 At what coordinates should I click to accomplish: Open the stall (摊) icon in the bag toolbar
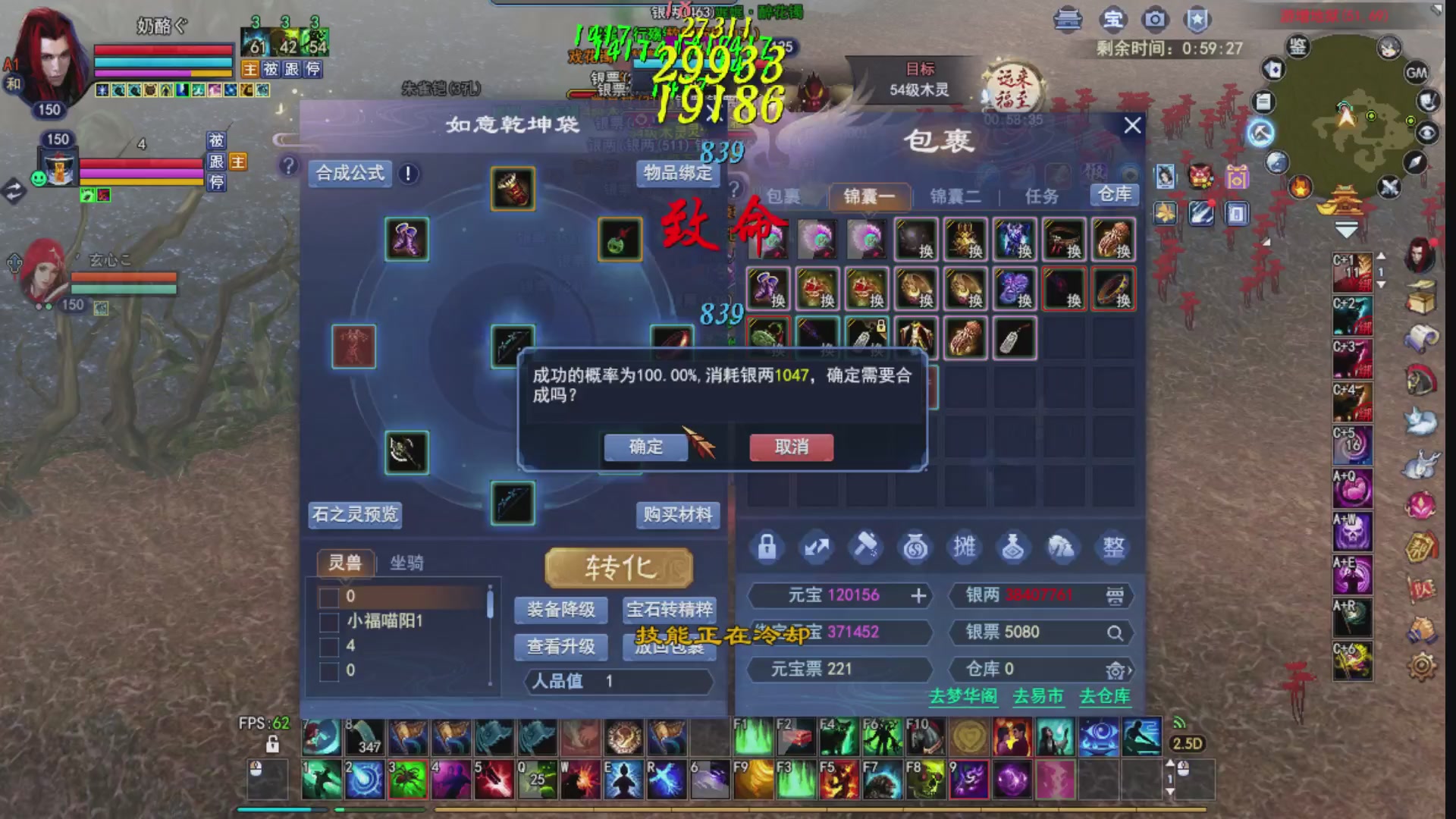point(964,548)
